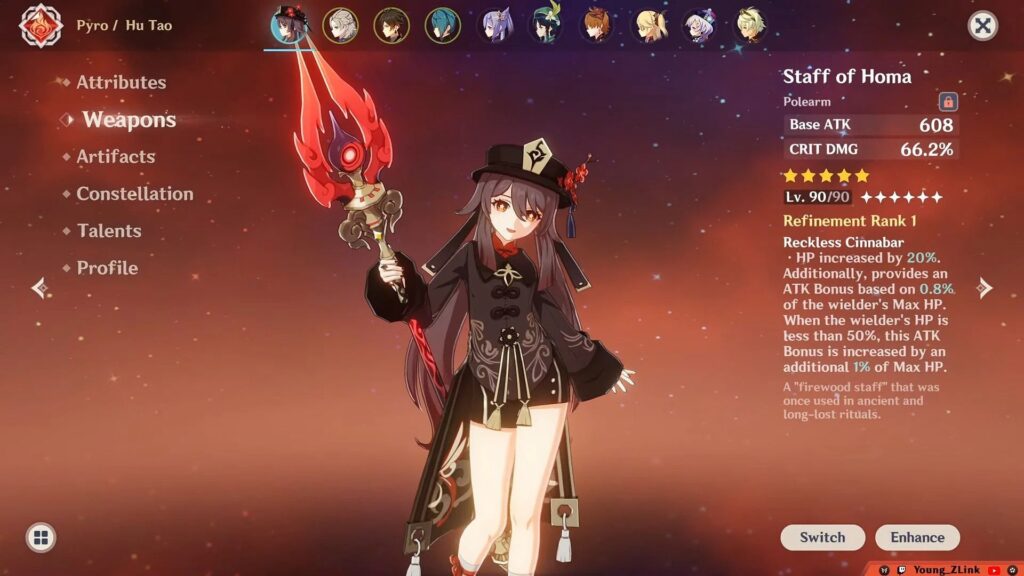Click the Switch weapon button
This screenshot has width=1024, height=576.
[822, 537]
